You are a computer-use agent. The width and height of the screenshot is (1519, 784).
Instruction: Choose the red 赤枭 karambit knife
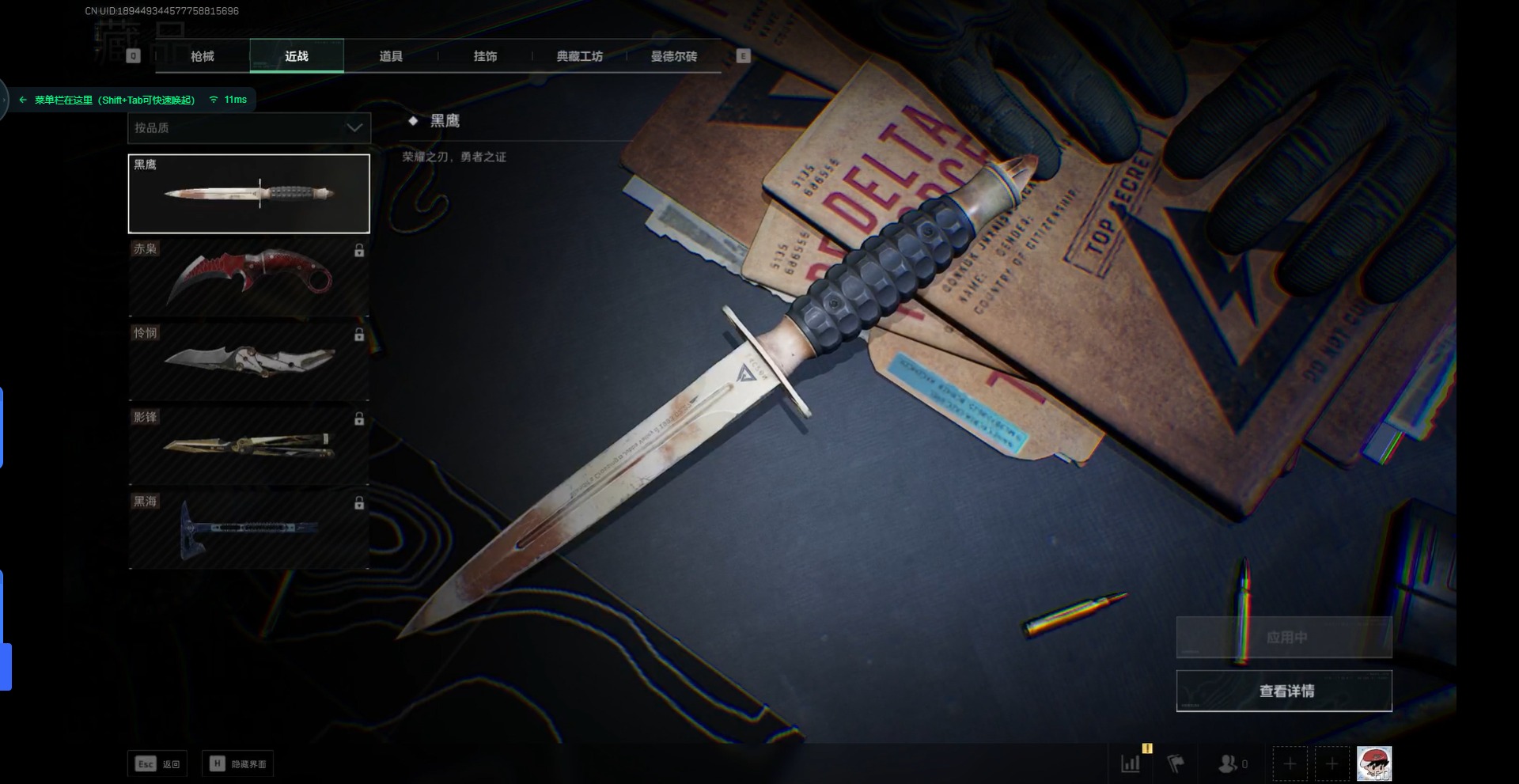click(248, 278)
